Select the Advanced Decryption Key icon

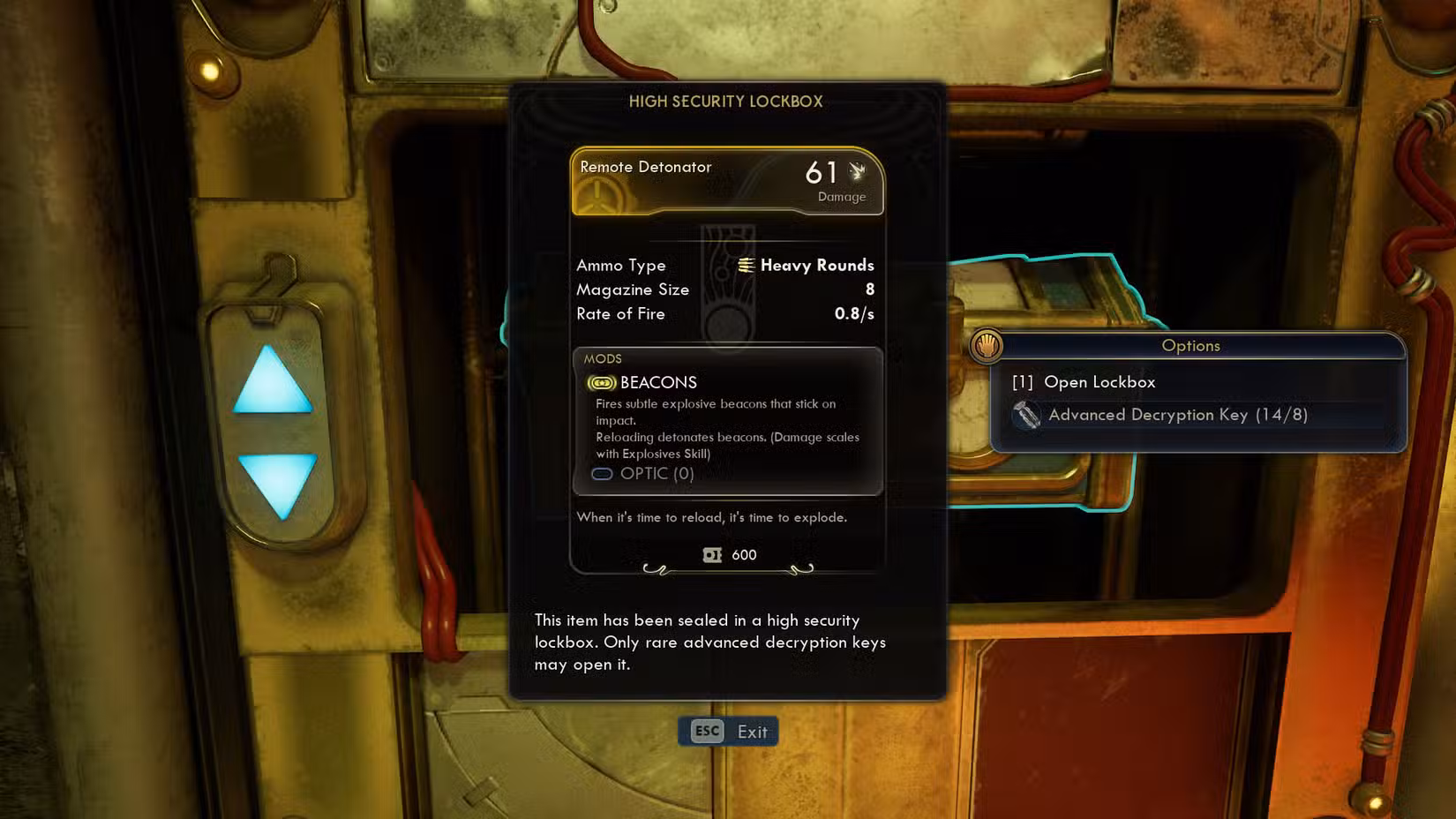[1028, 415]
